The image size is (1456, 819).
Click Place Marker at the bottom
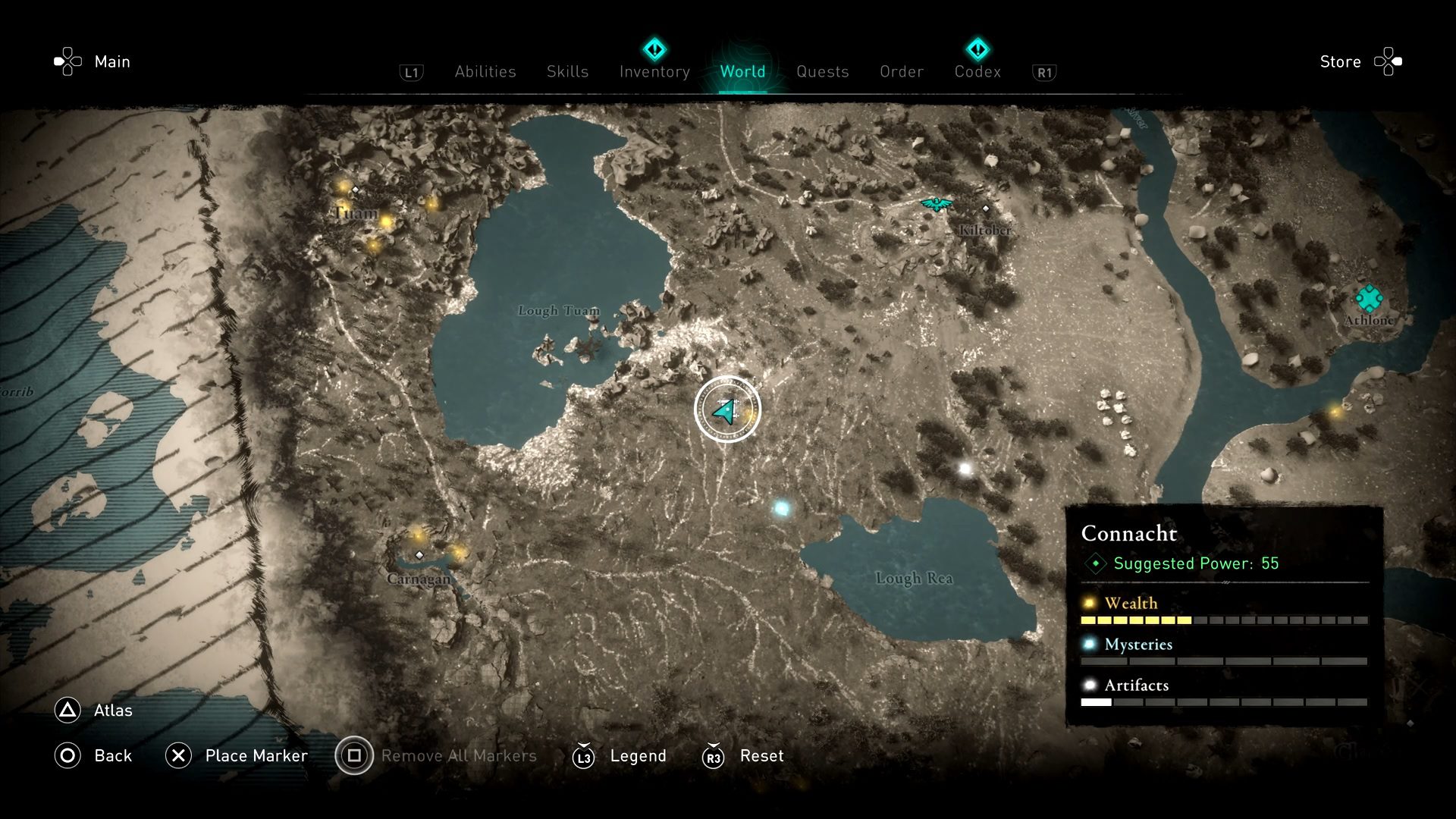(256, 755)
